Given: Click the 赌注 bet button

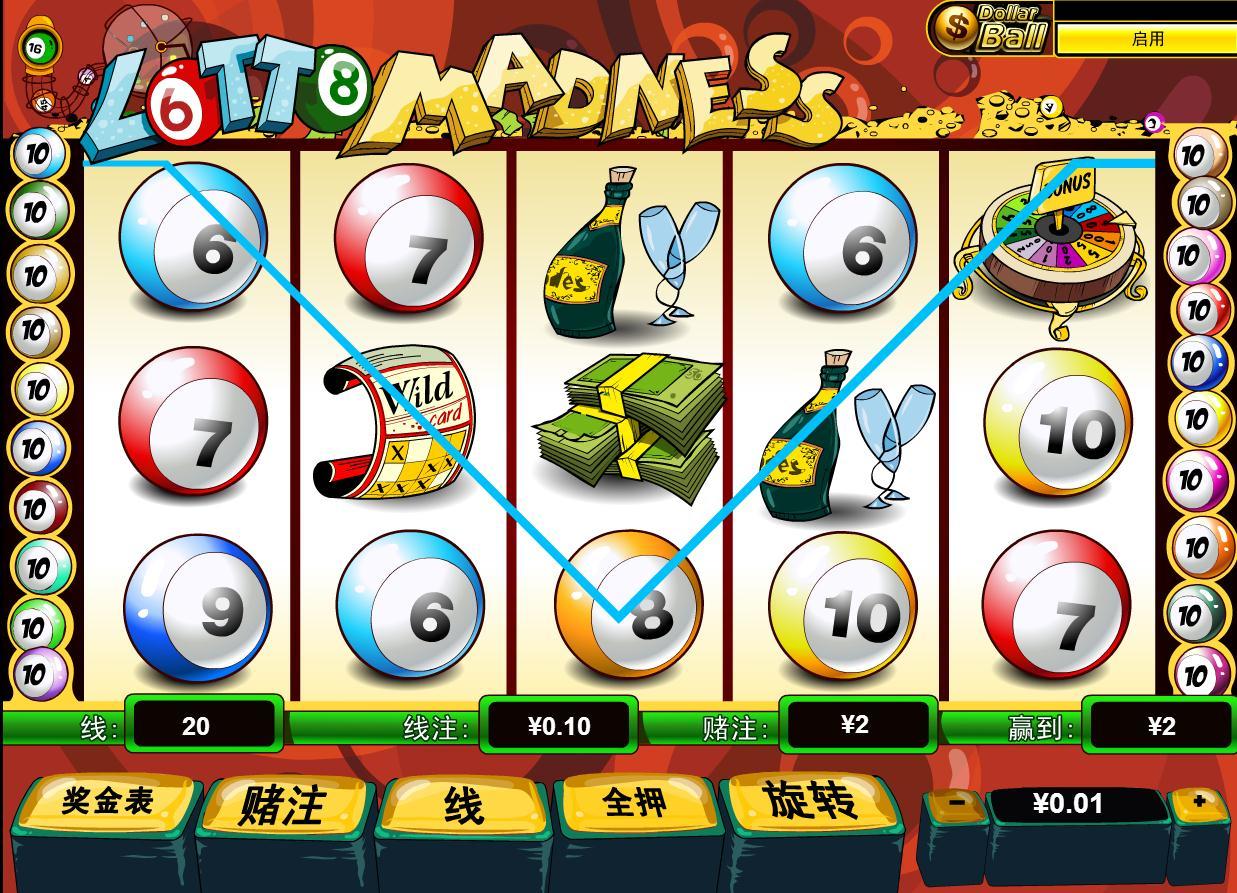Looking at the screenshot, I should (x=283, y=805).
